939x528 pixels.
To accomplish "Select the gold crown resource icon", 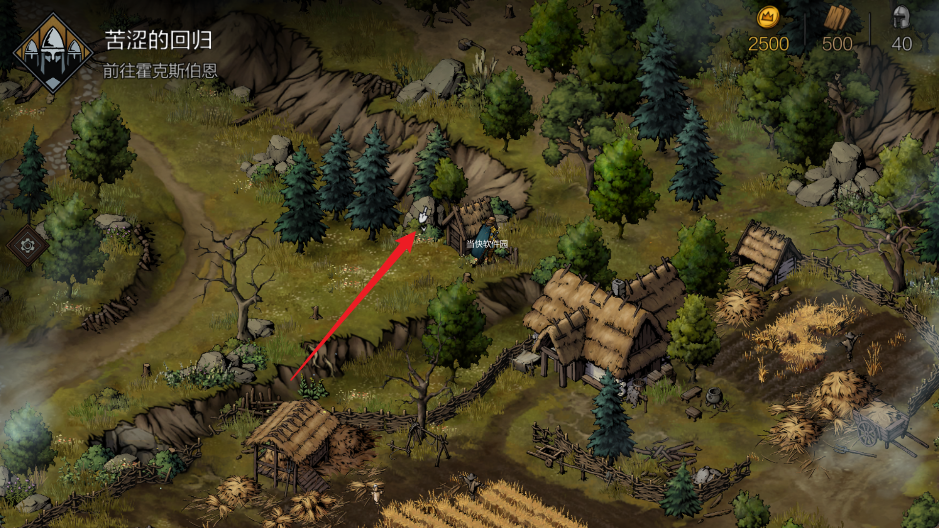I will [x=768, y=17].
